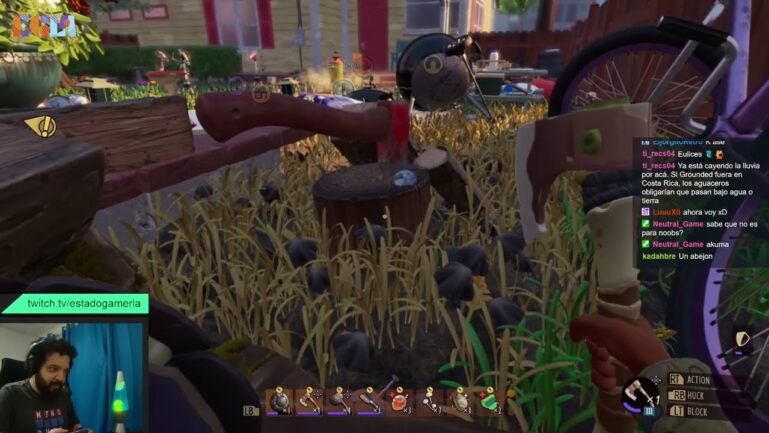The width and height of the screenshot is (769, 433).
Task: Choose the dark round shield in the first hotbar slot
Action: click(x=279, y=401)
